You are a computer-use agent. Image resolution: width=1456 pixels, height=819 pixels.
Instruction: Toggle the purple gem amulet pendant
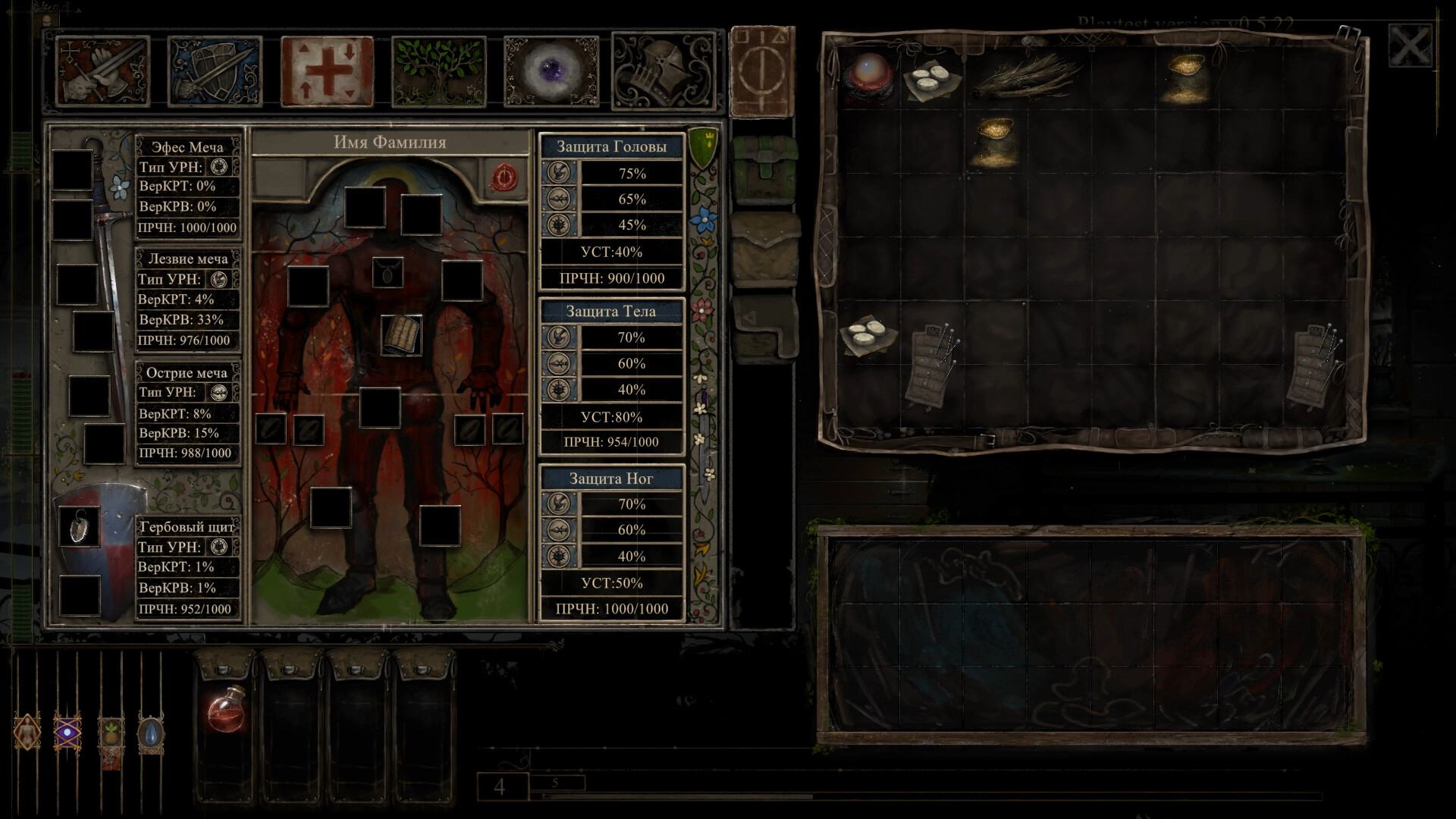(67, 732)
